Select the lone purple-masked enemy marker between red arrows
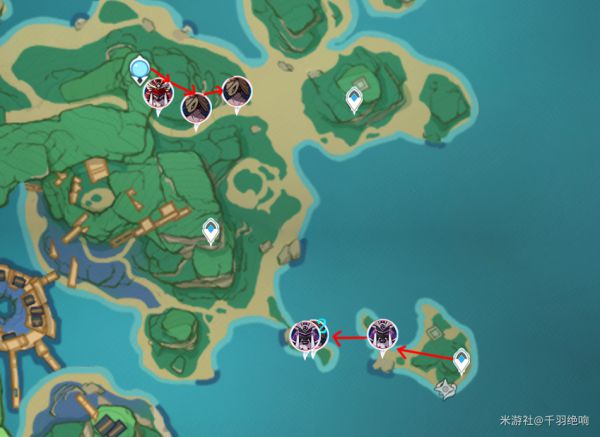 tap(381, 336)
